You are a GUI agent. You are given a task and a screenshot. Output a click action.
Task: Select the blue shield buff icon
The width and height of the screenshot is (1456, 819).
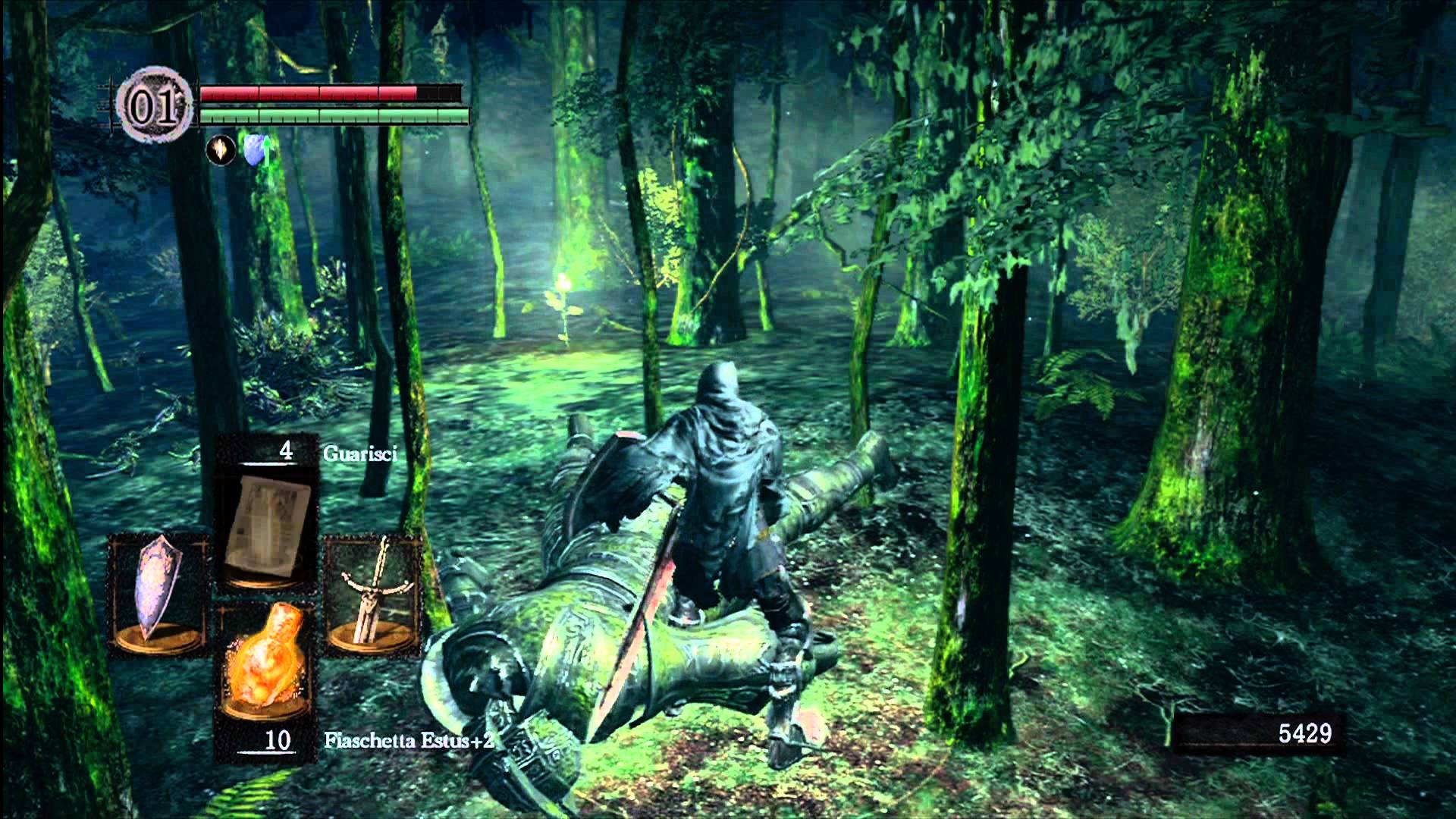coord(255,152)
